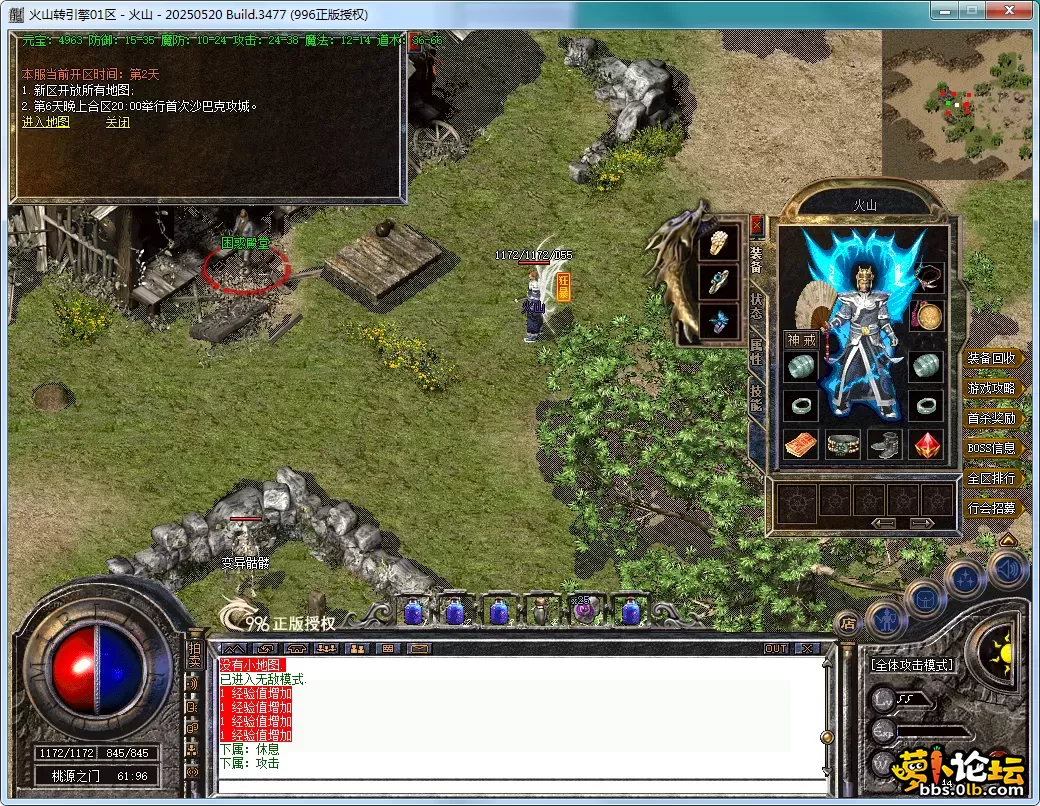
Task: Show the 技能 tab
Action: [756, 398]
